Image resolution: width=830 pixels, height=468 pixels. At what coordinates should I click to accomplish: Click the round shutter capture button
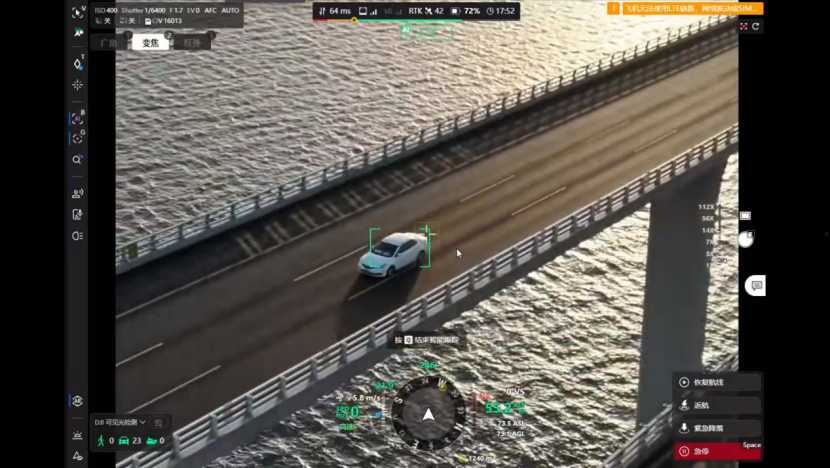(x=746, y=239)
